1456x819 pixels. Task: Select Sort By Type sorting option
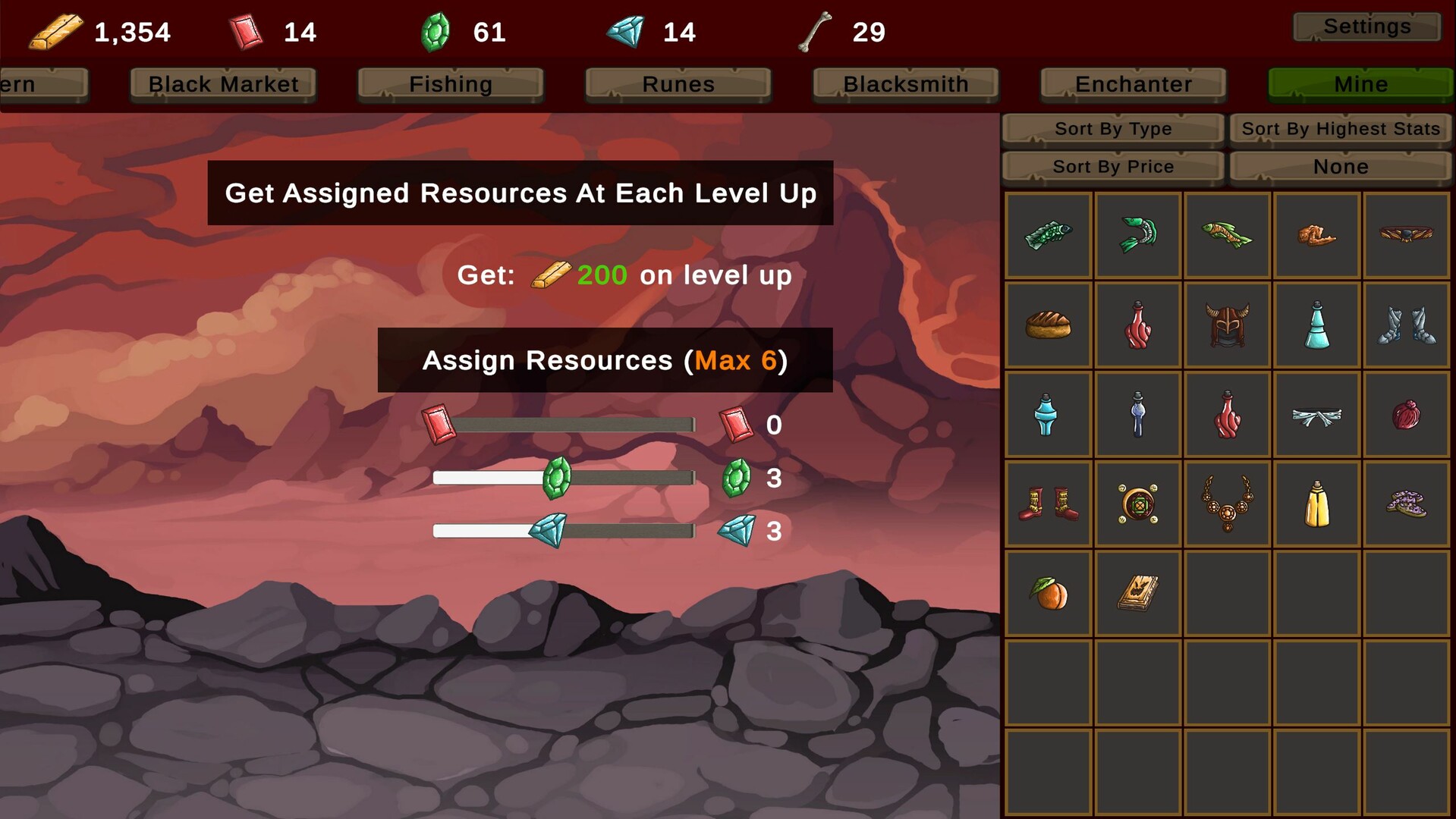click(x=1112, y=129)
